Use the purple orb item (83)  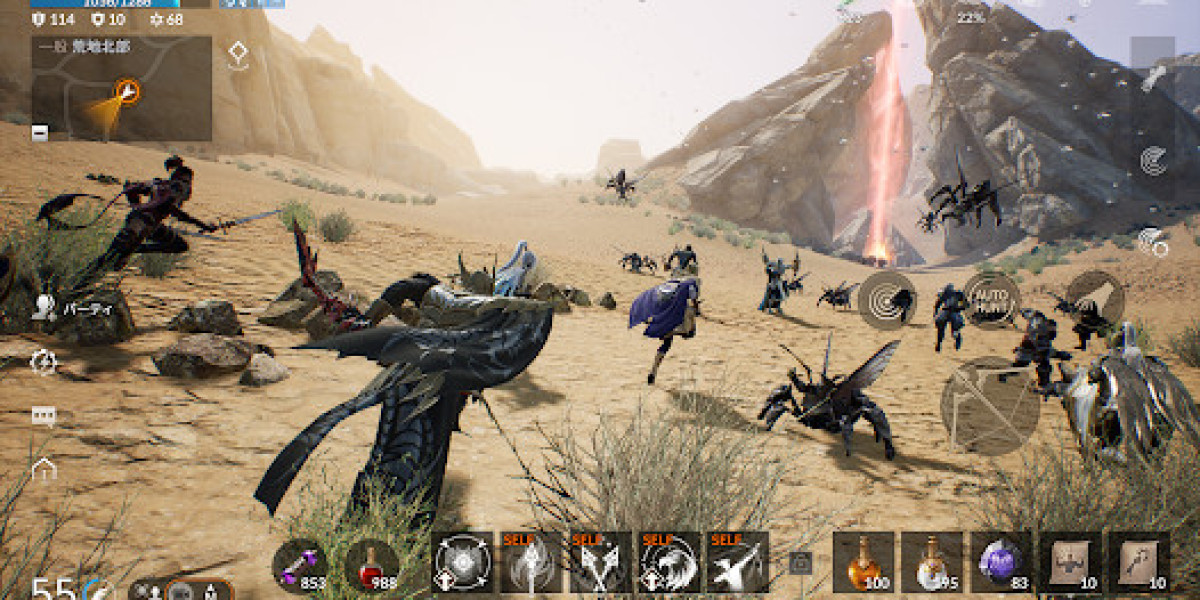1001,562
